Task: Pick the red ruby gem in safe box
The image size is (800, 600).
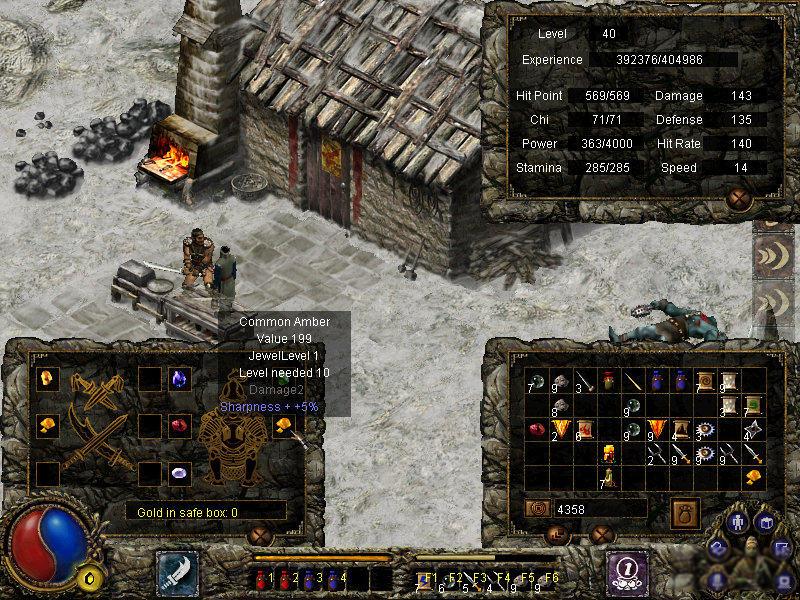Action: (x=180, y=426)
